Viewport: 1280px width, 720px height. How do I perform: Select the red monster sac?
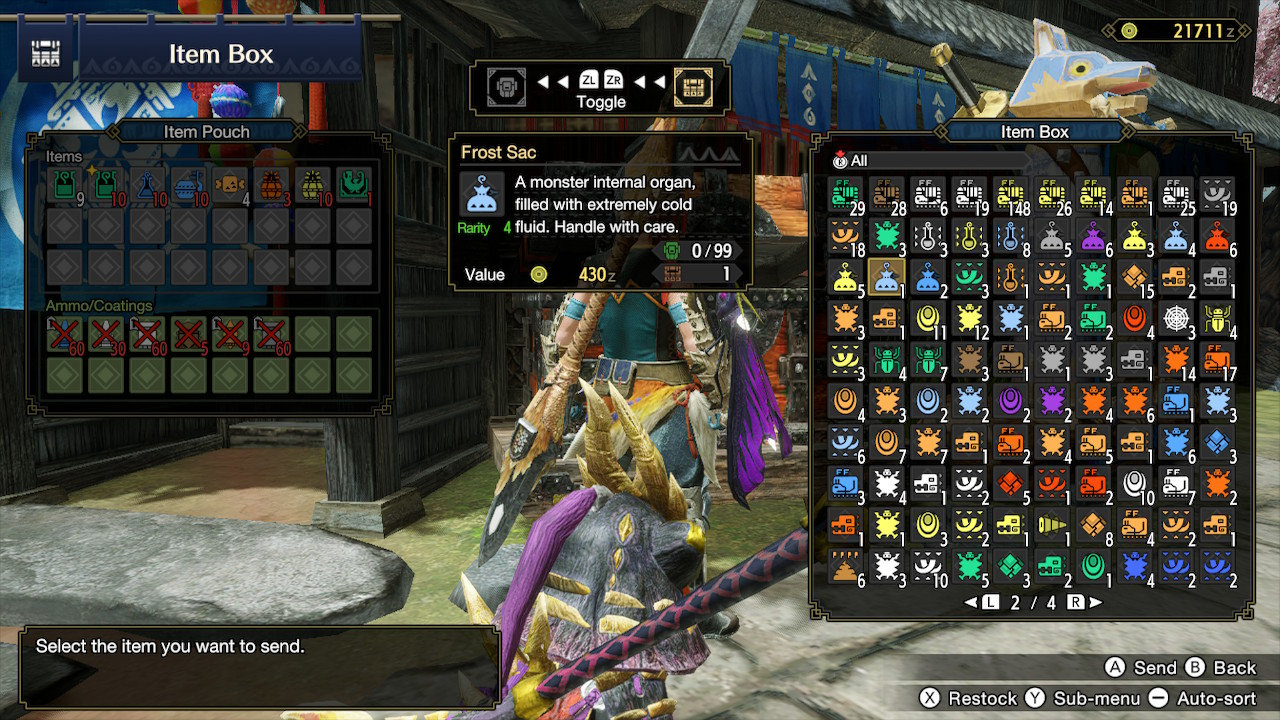click(1218, 236)
